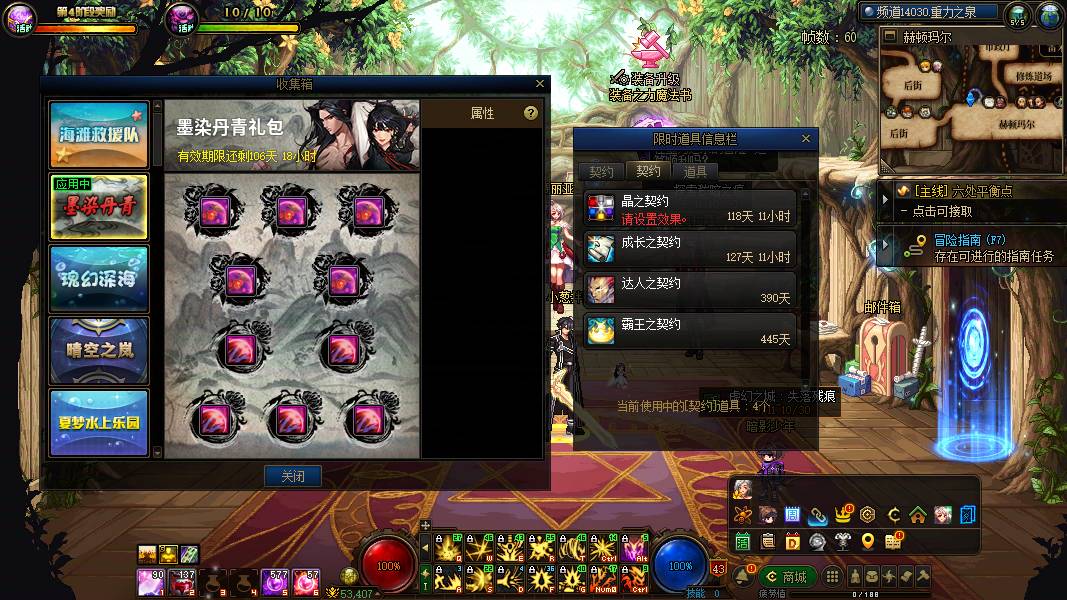
Task: Select the 海滩救援队 collection entry
Action: coord(99,135)
